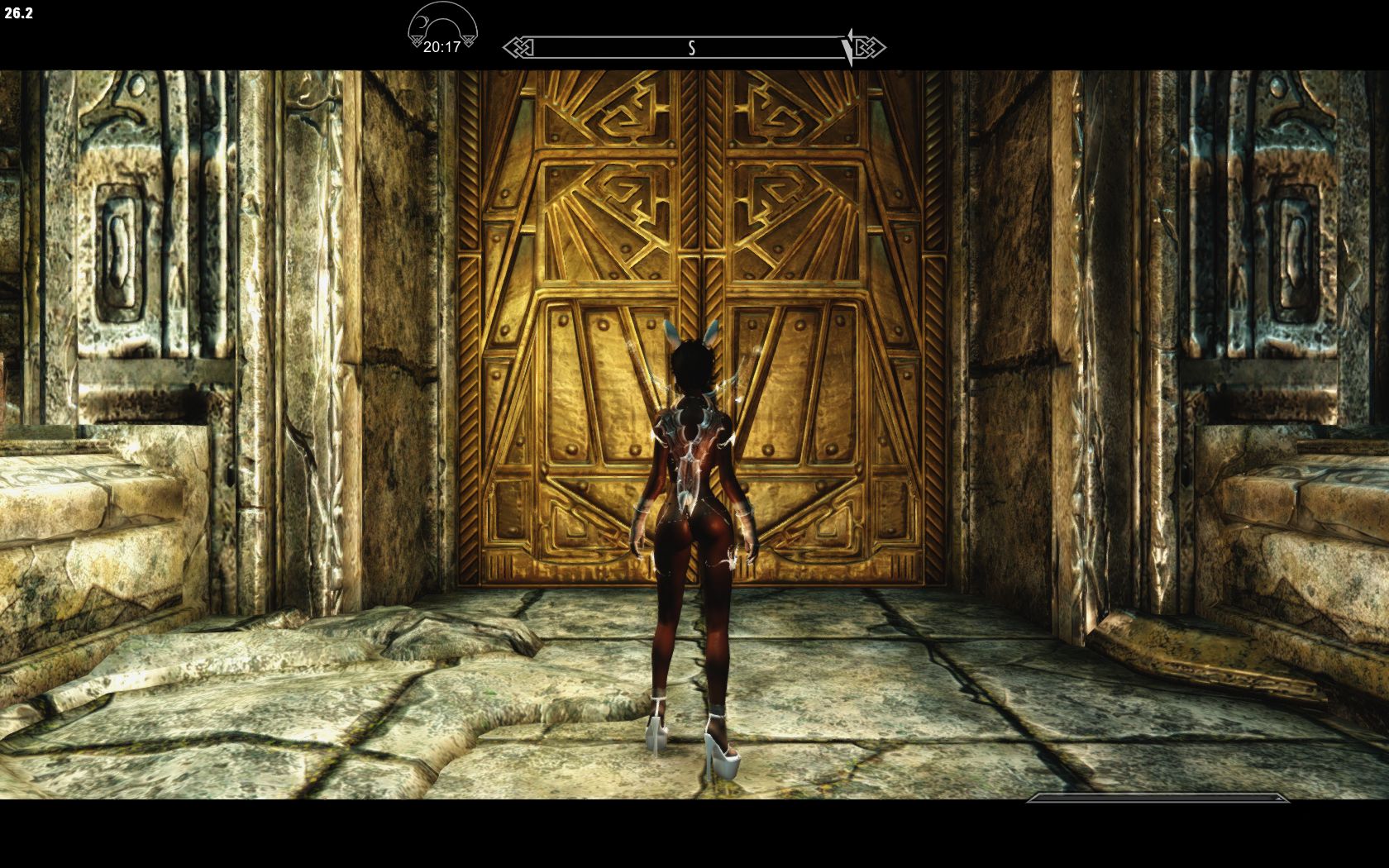1389x868 pixels.
Task: Click the compass bar showing south
Action: 693,48
